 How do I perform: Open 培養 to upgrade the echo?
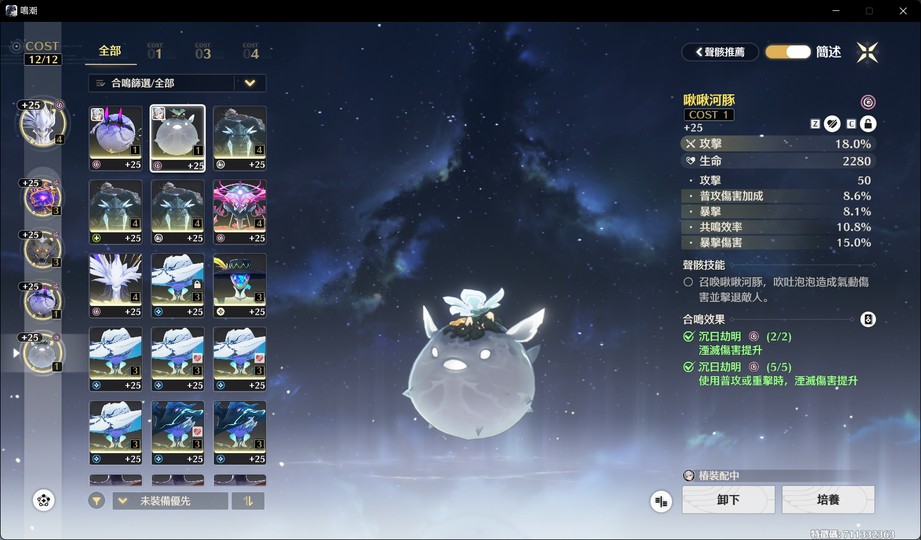pos(828,500)
